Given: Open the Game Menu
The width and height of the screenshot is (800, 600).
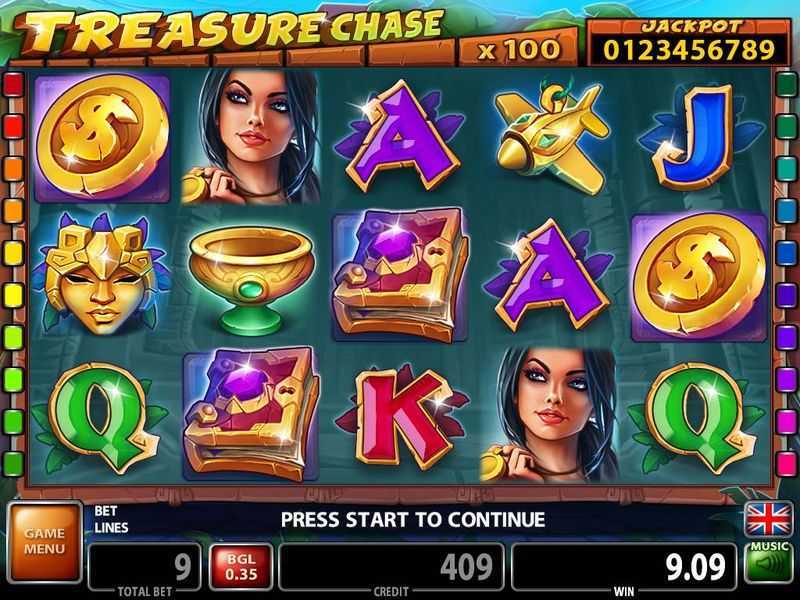Looking at the screenshot, I should pos(44,542).
